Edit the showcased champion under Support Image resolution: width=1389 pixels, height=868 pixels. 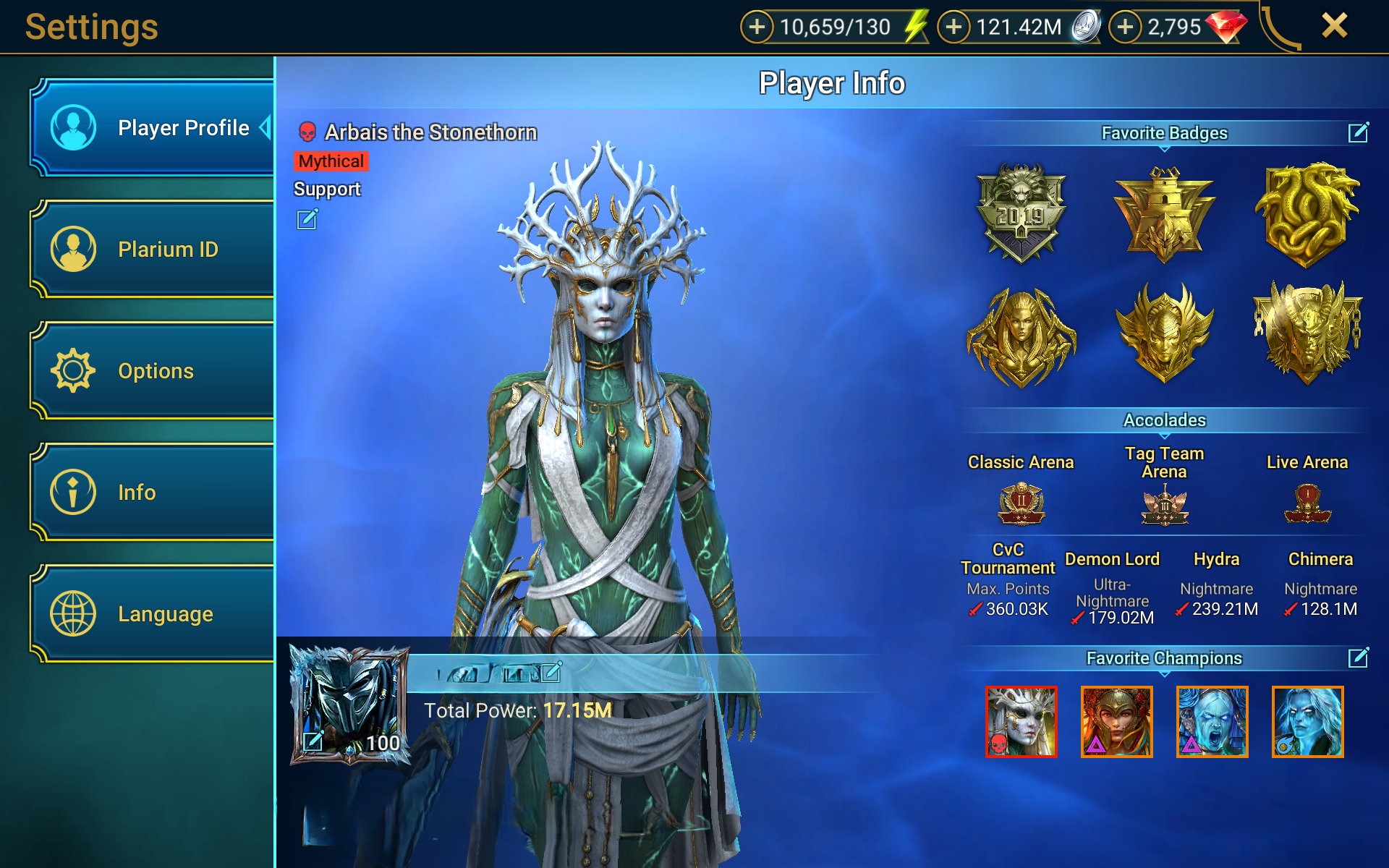[x=307, y=219]
